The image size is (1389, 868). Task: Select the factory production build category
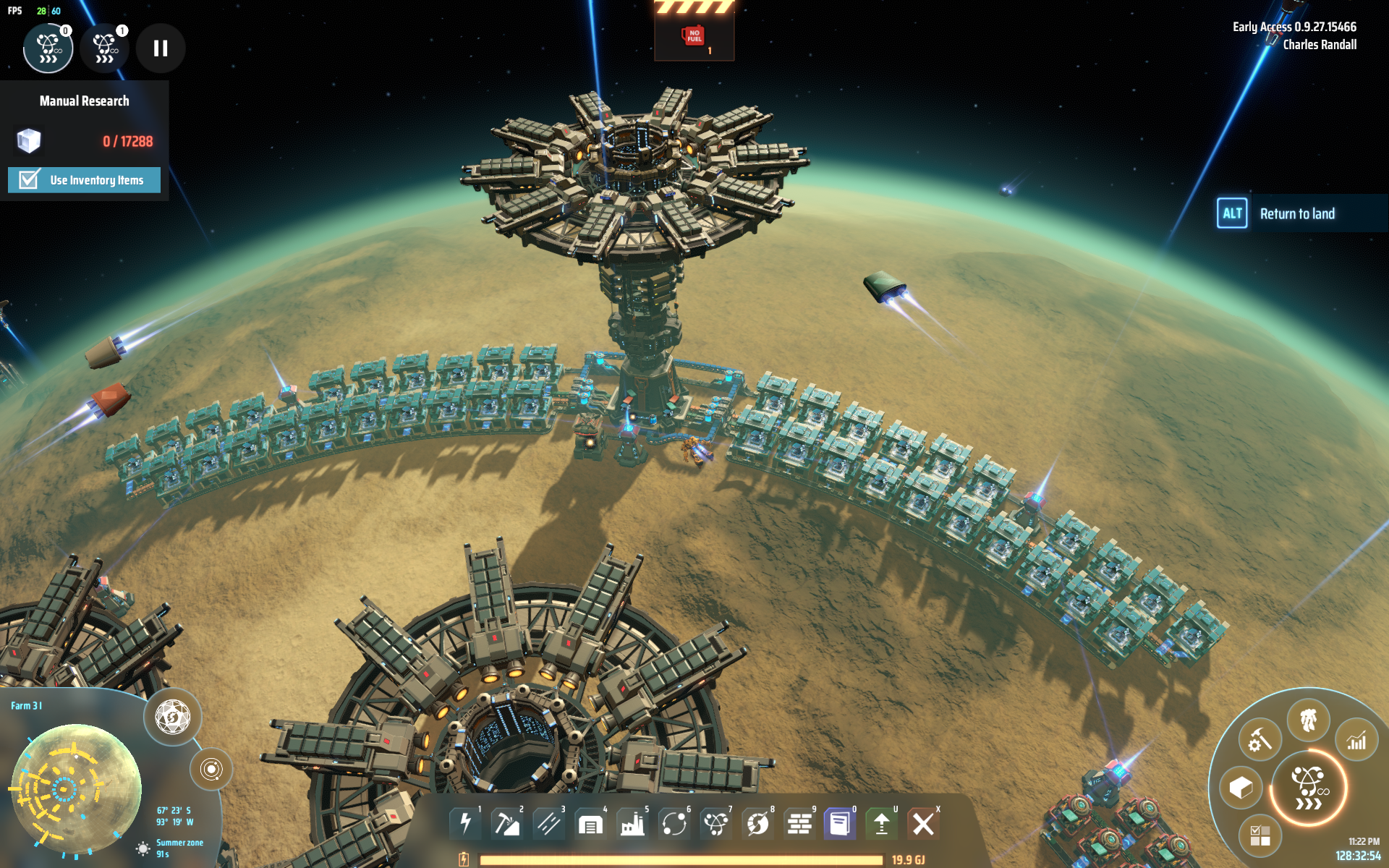(x=632, y=824)
